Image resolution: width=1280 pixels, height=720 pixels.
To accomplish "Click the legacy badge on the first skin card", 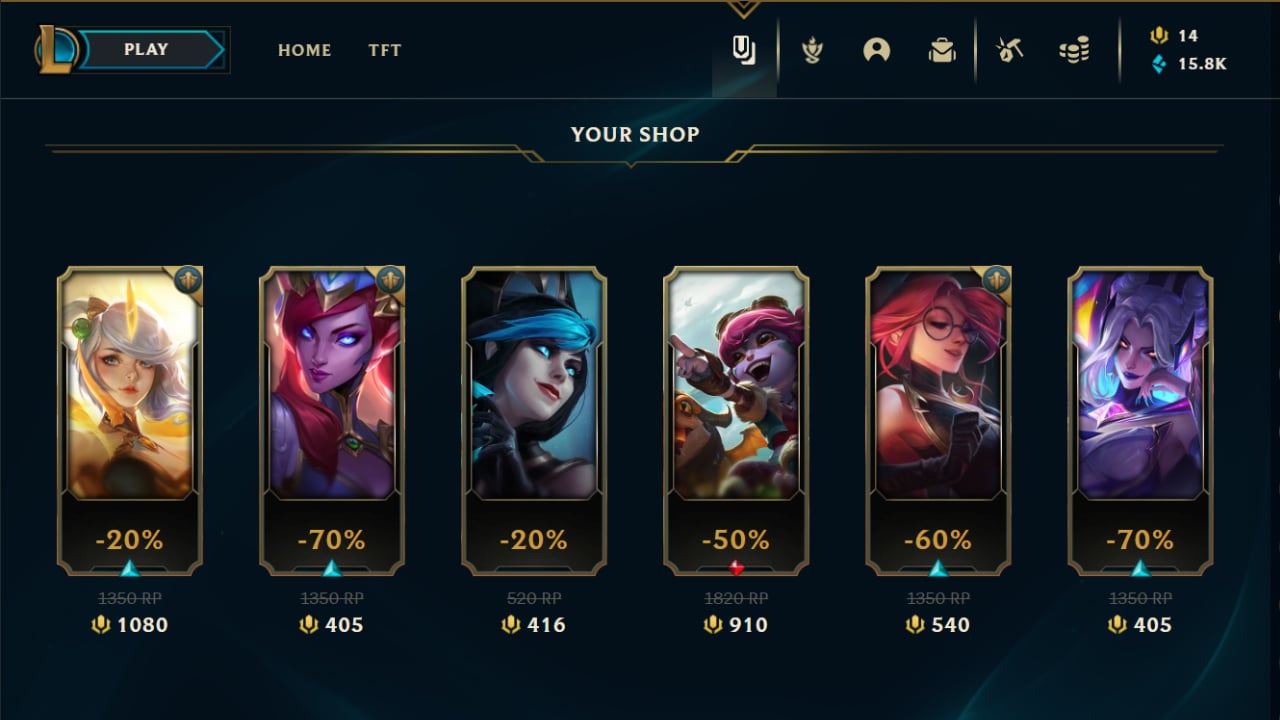I will (x=186, y=278).
